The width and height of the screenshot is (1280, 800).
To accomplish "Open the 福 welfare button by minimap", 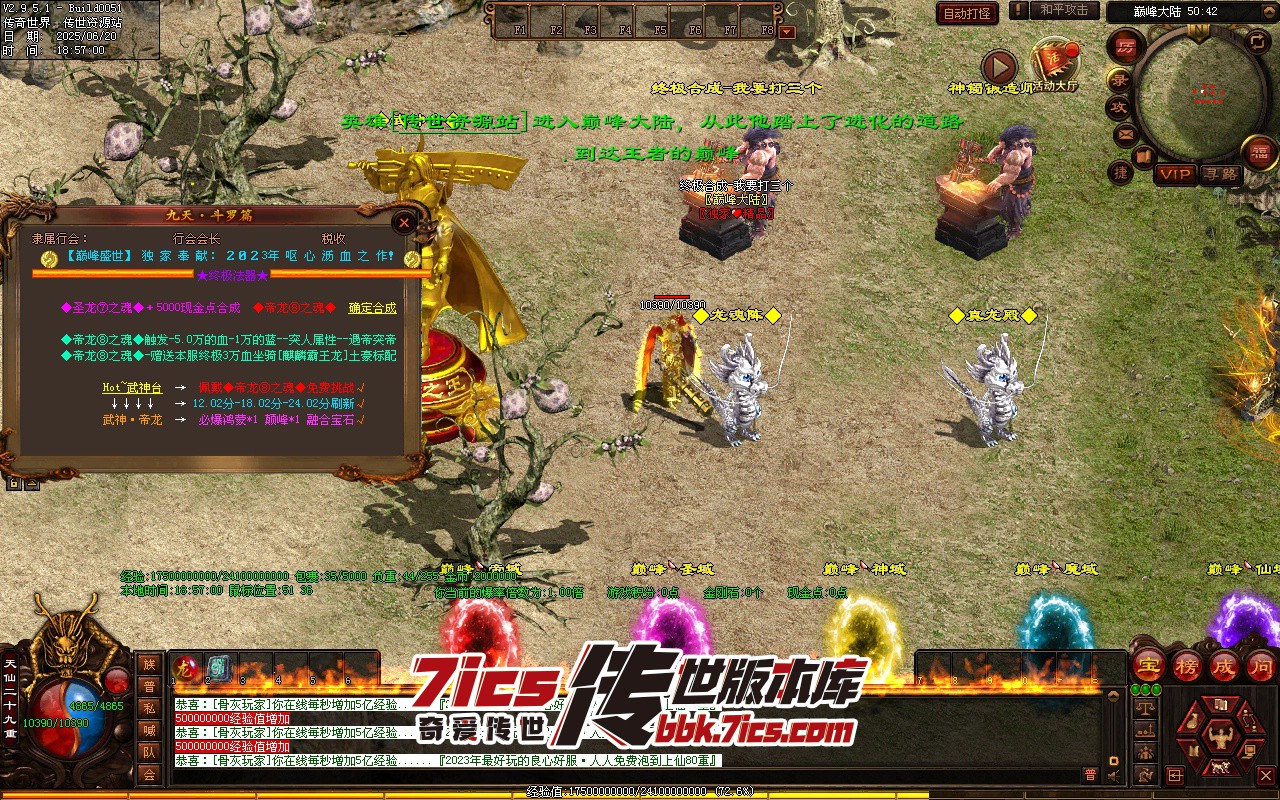I will point(1260,153).
